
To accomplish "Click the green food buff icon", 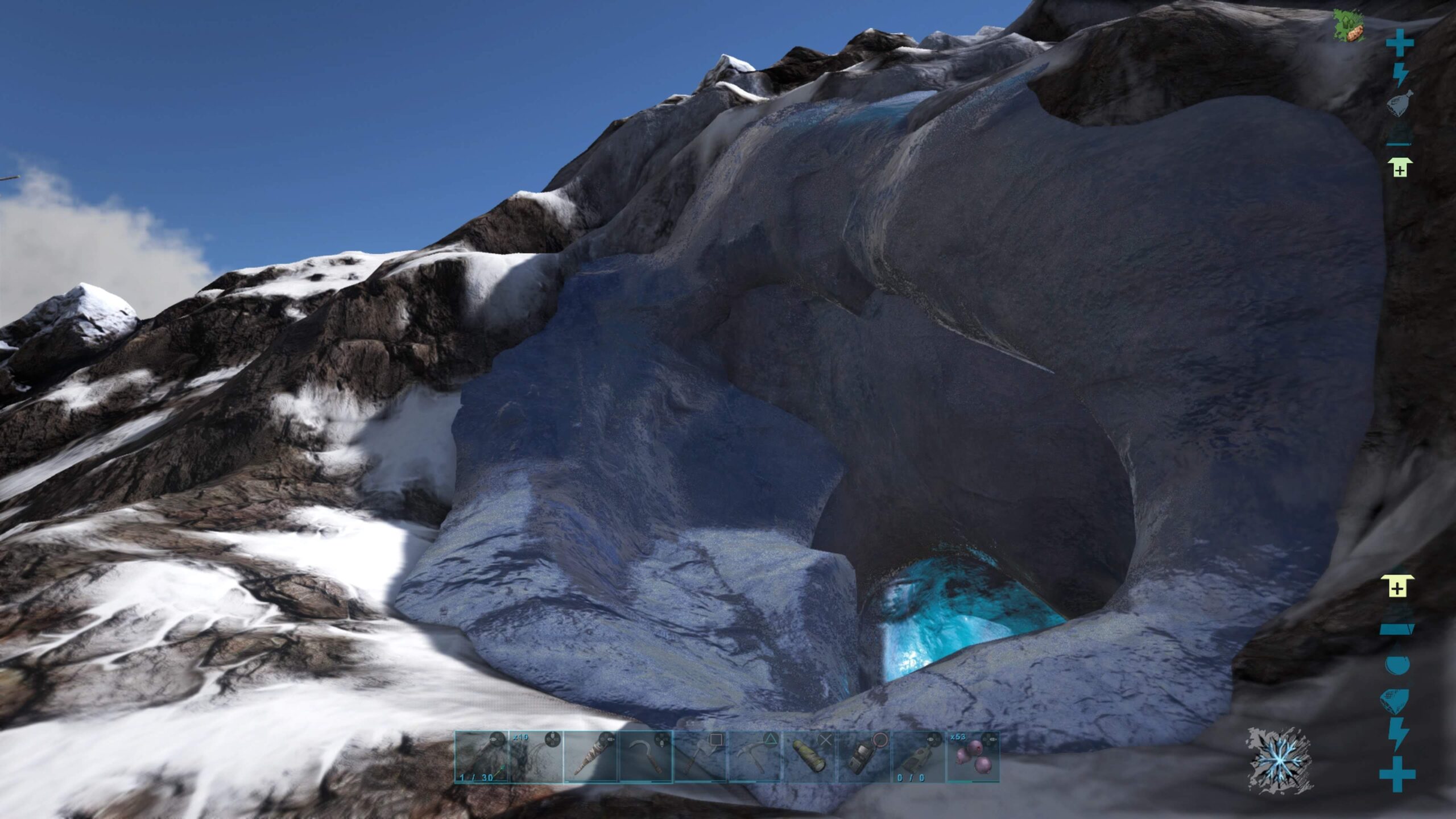I will coord(1349,26).
